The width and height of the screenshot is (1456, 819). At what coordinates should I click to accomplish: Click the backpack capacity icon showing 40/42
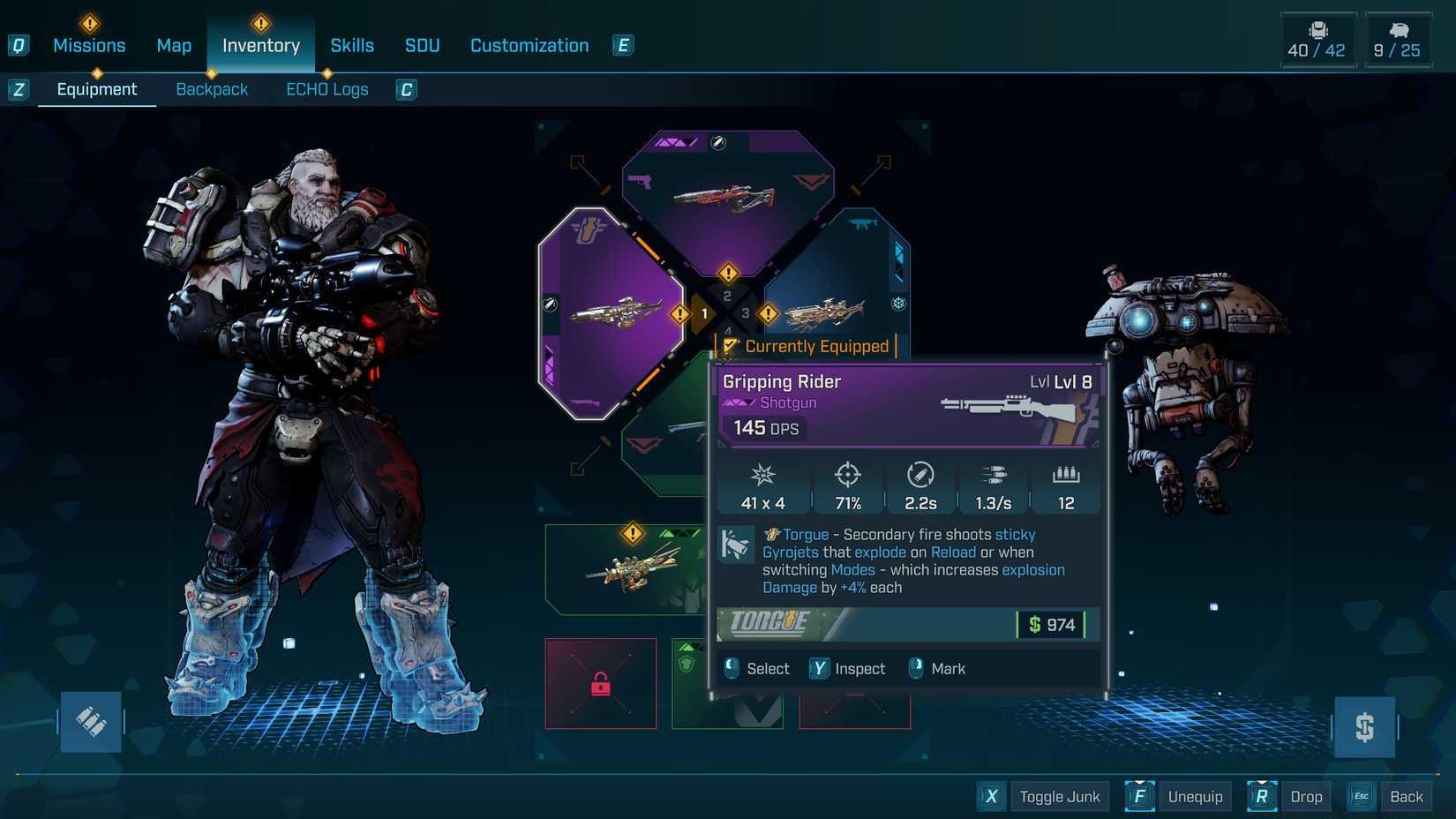tap(1317, 37)
